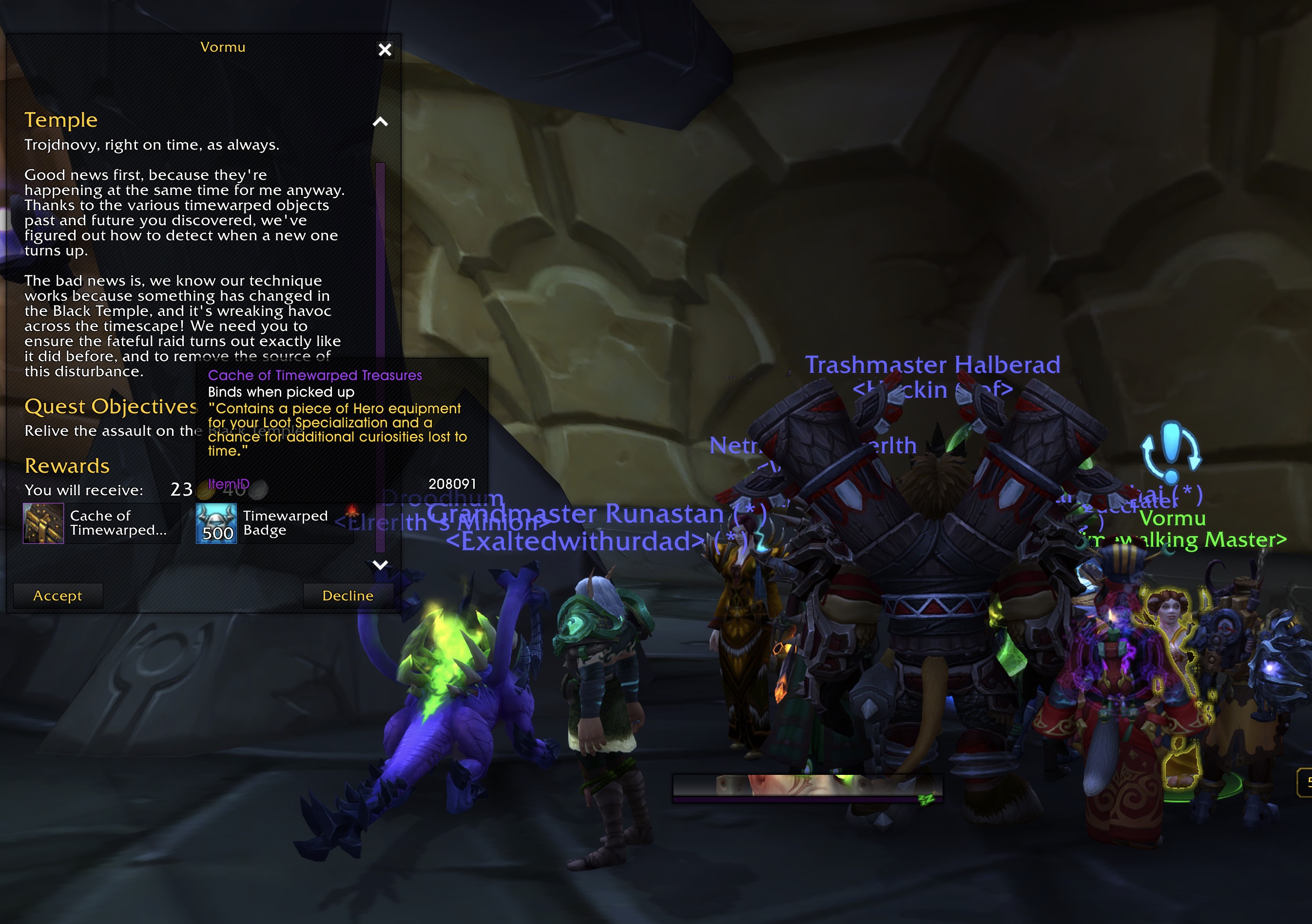Decline the Black Temple quest
The image size is (1312, 924).
click(x=347, y=596)
